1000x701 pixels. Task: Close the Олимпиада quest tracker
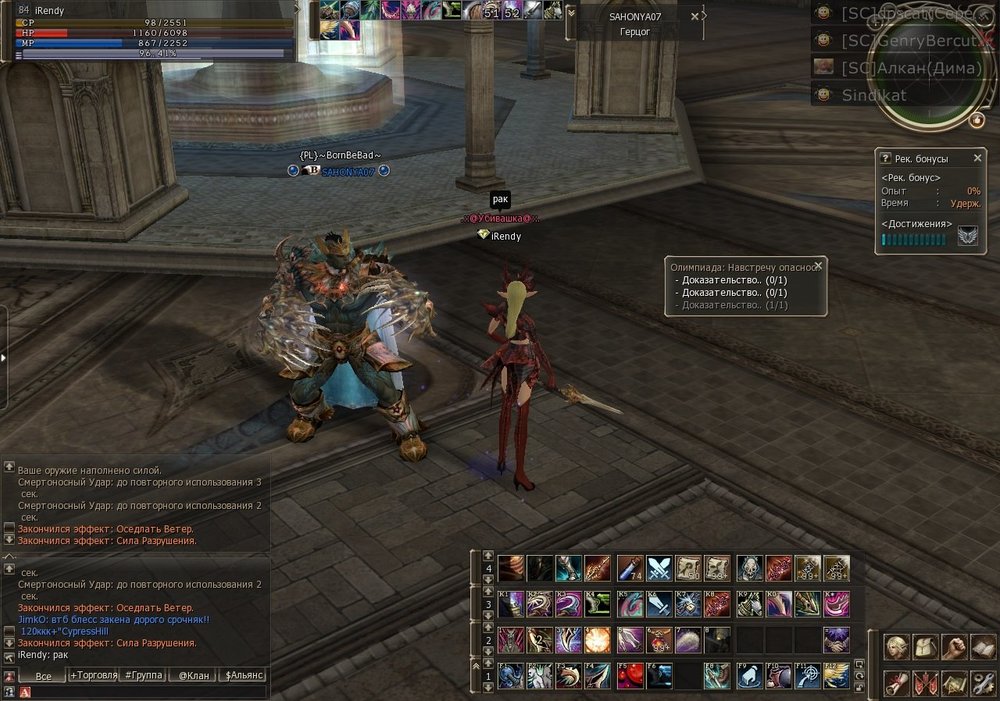click(819, 266)
